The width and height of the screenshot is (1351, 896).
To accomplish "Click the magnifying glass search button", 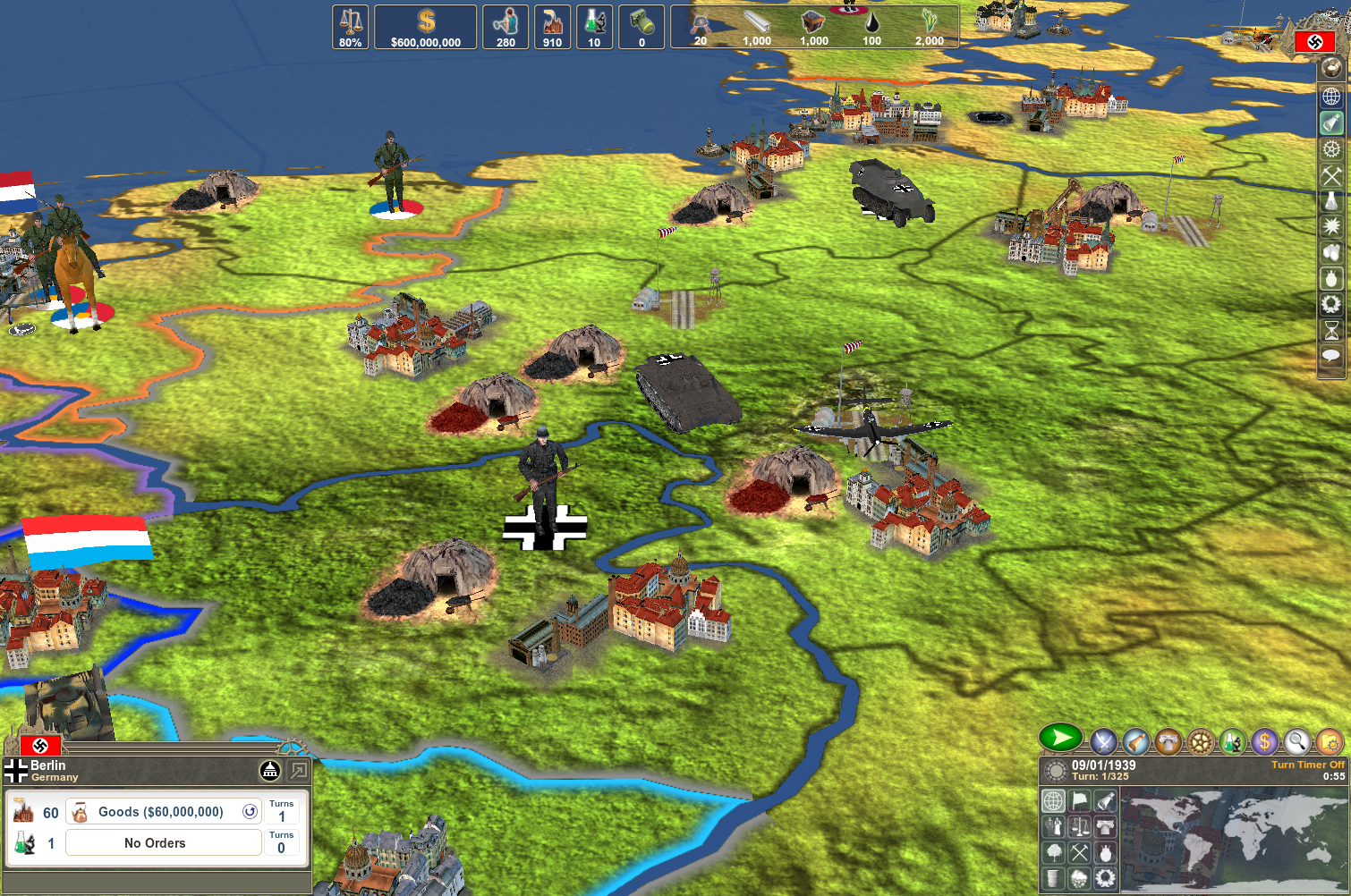I will click(1296, 741).
